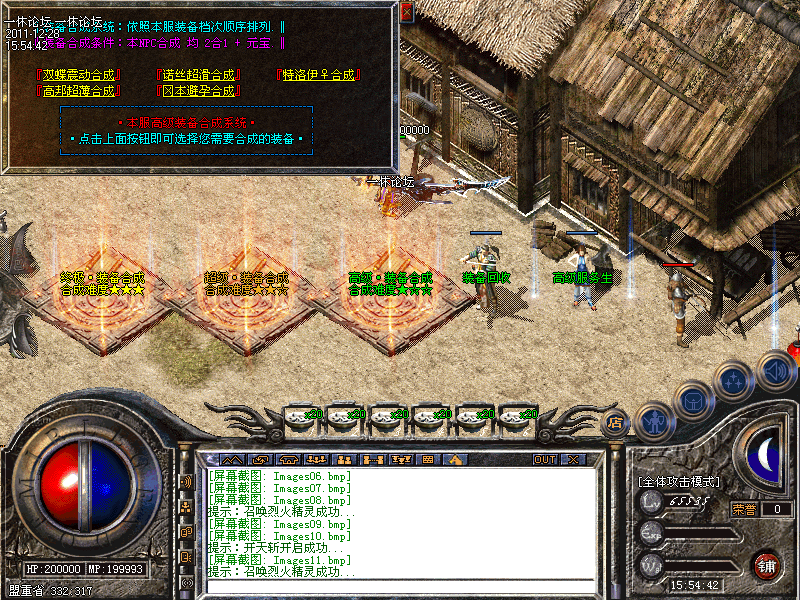Click the 全体攻击模式 attack mode label
The width and height of the screenshot is (800, 600).
678,482
